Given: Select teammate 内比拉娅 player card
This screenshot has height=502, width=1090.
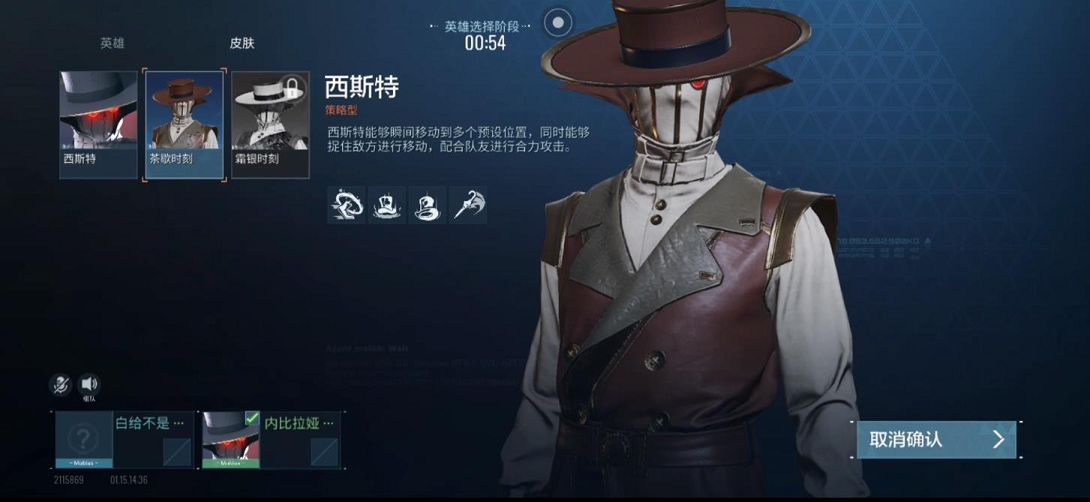Looking at the screenshot, I should point(271,439).
